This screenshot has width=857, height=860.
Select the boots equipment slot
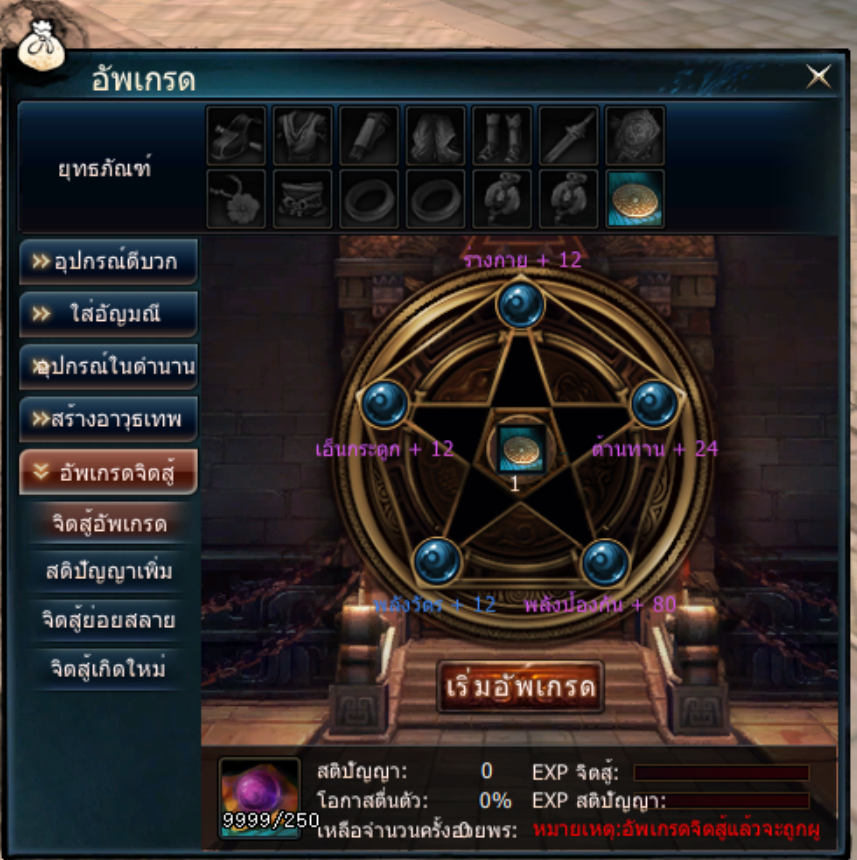[502, 135]
